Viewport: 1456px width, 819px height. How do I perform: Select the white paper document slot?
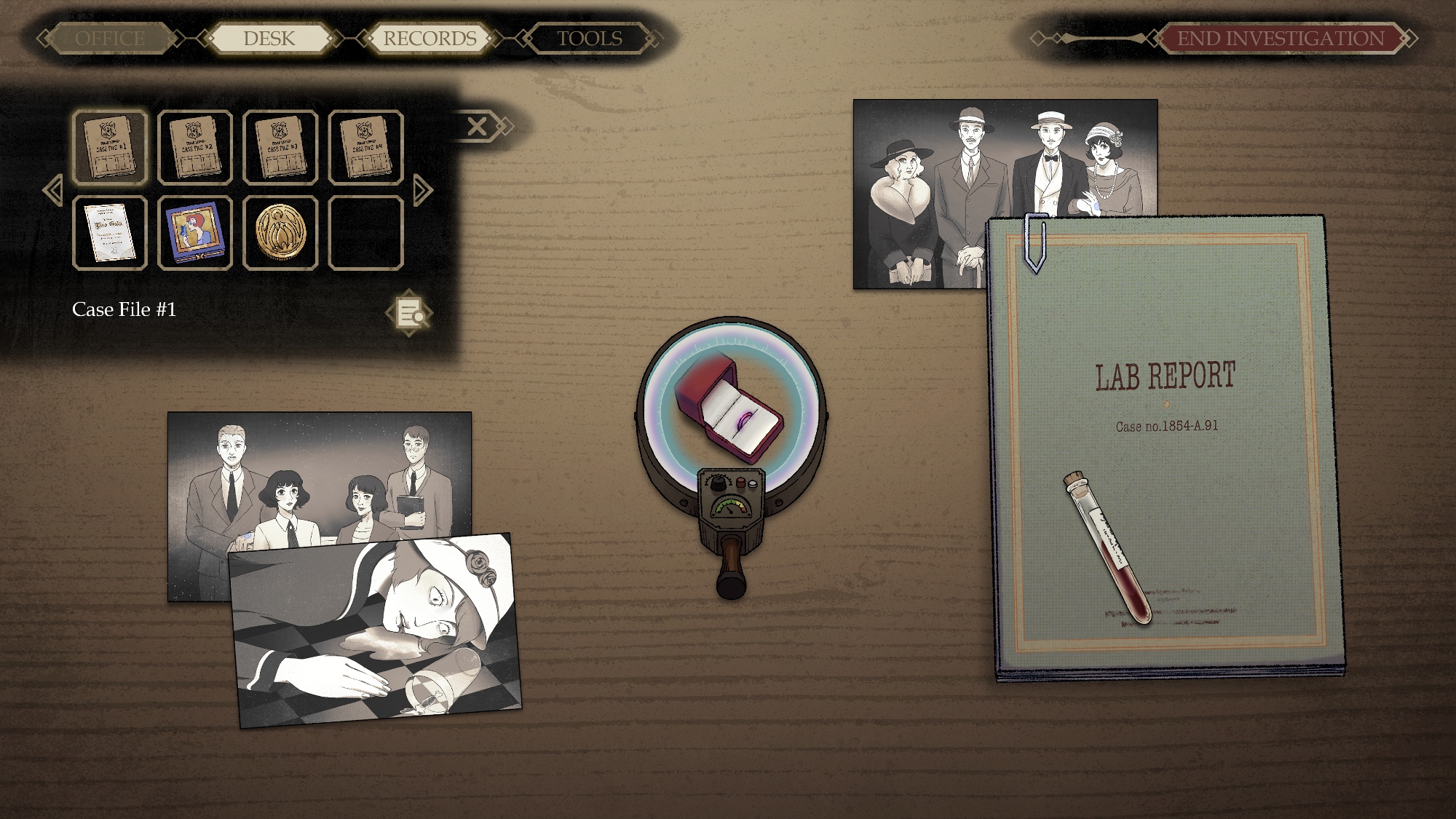[110, 233]
